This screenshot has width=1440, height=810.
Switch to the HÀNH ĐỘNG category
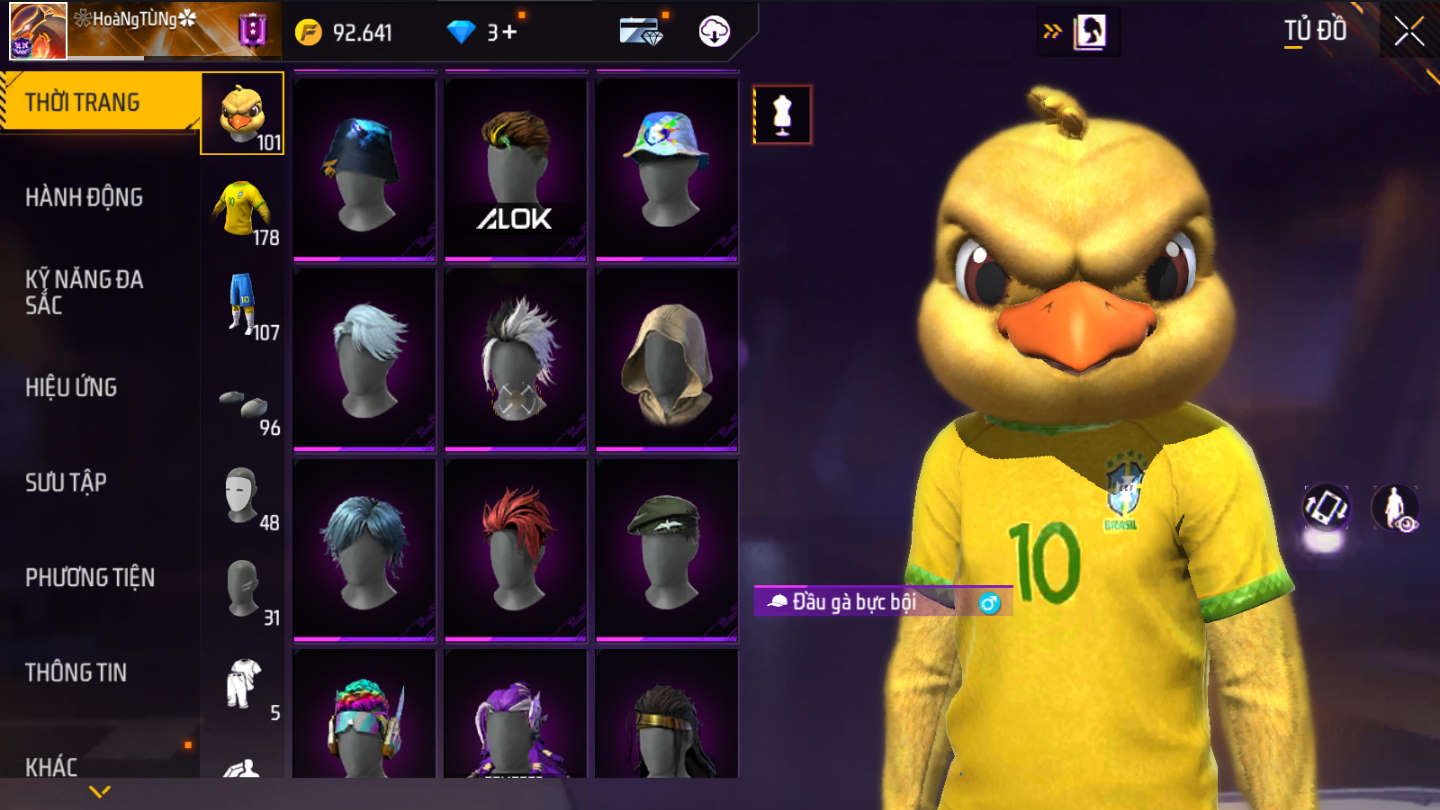[x=84, y=197]
